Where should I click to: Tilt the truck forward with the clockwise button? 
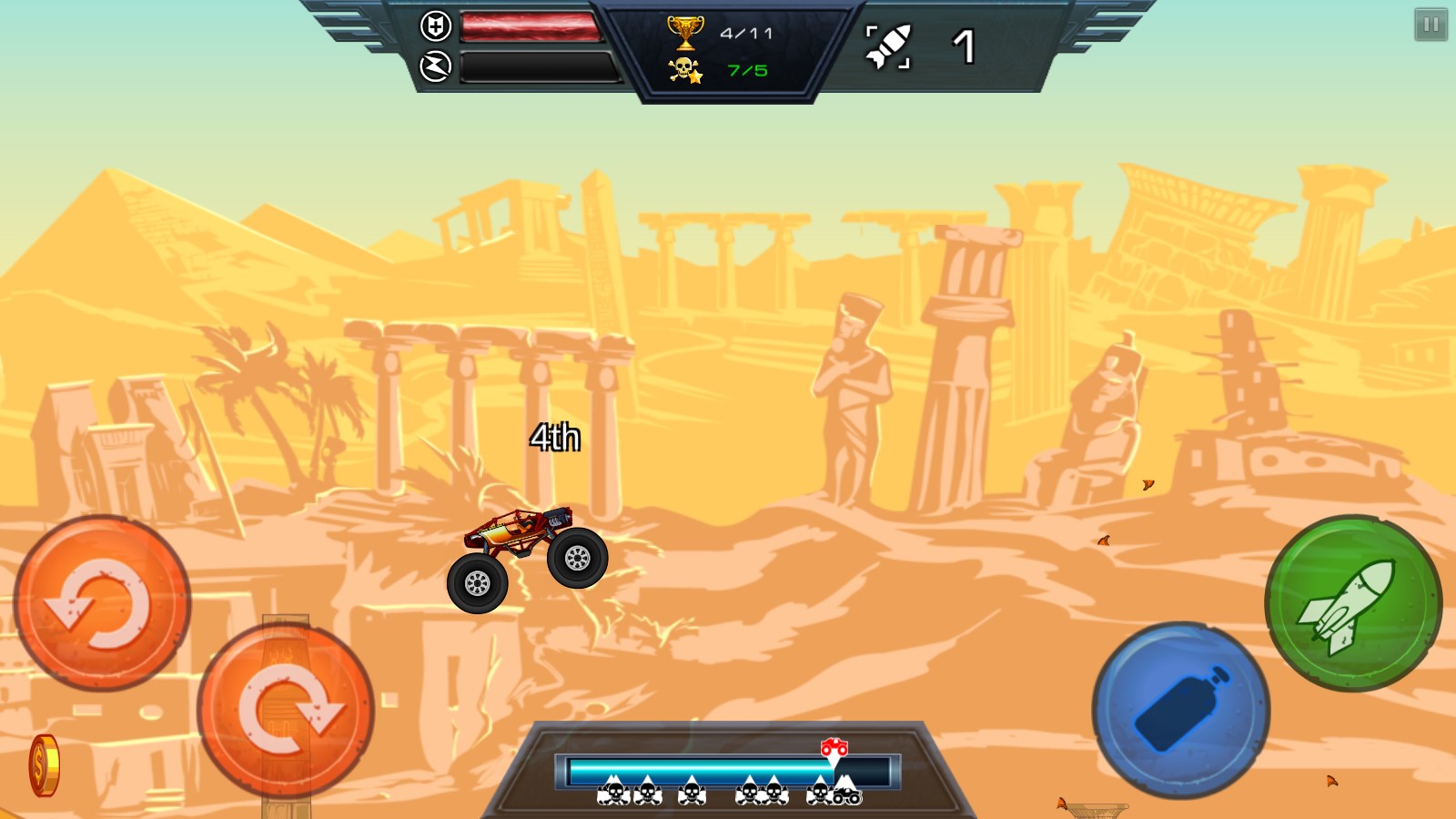(286, 710)
